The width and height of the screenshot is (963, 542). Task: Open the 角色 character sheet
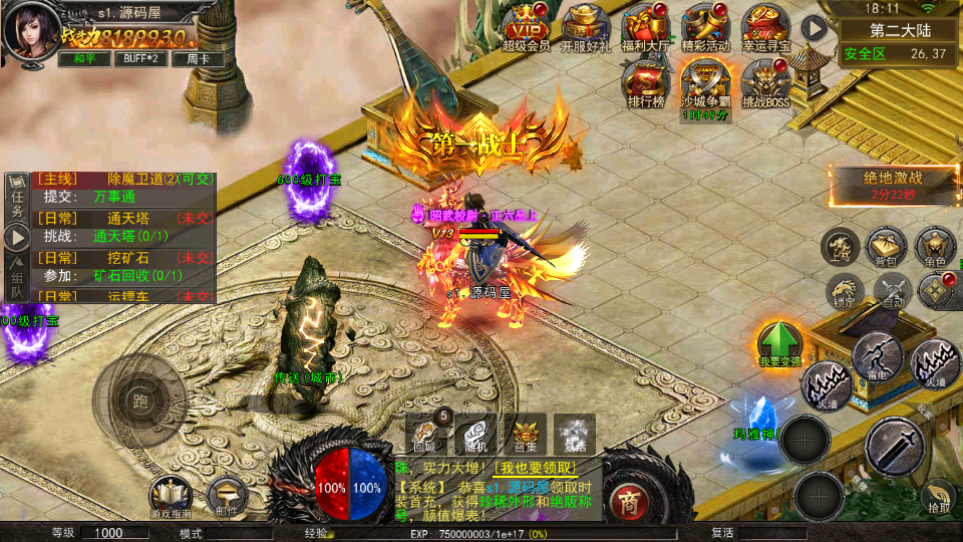click(935, 247)
